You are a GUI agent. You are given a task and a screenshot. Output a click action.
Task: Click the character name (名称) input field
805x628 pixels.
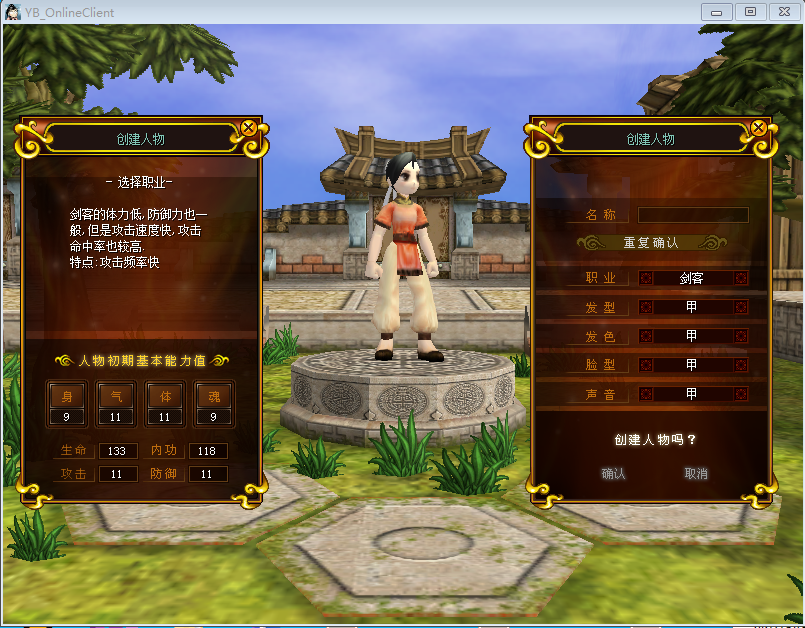[693, 215]
